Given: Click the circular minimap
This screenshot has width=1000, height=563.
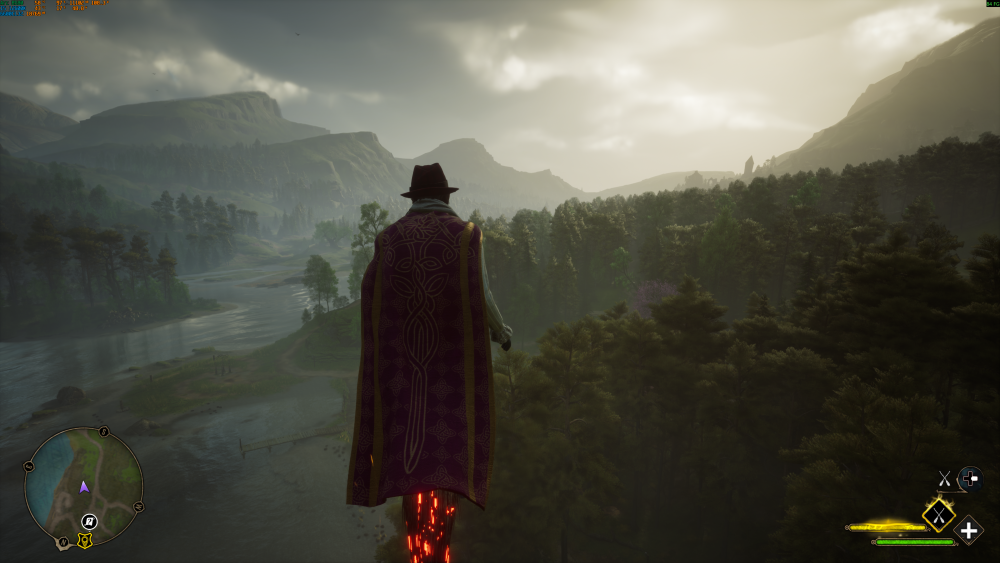Looking at the screenshot, I should 83,488.
